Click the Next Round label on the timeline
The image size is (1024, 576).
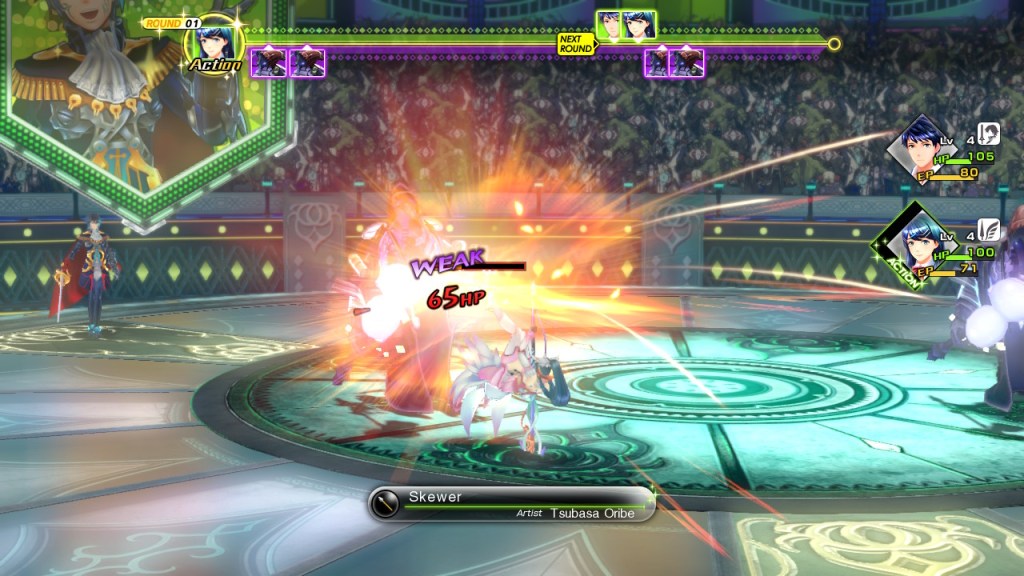click(576, 44)
